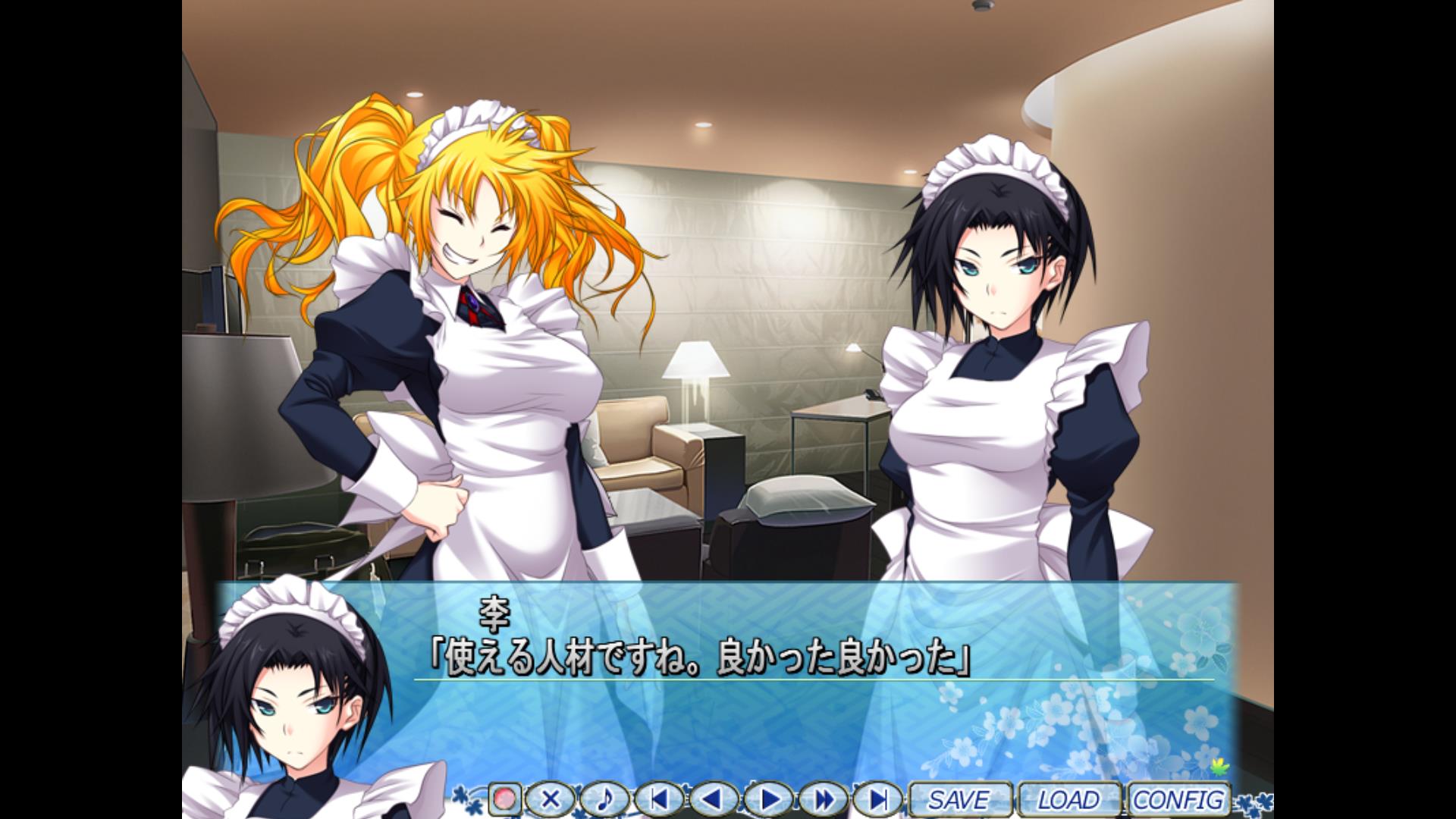Activate the fast-forward skip button
1456x819 pixels.
823,799
